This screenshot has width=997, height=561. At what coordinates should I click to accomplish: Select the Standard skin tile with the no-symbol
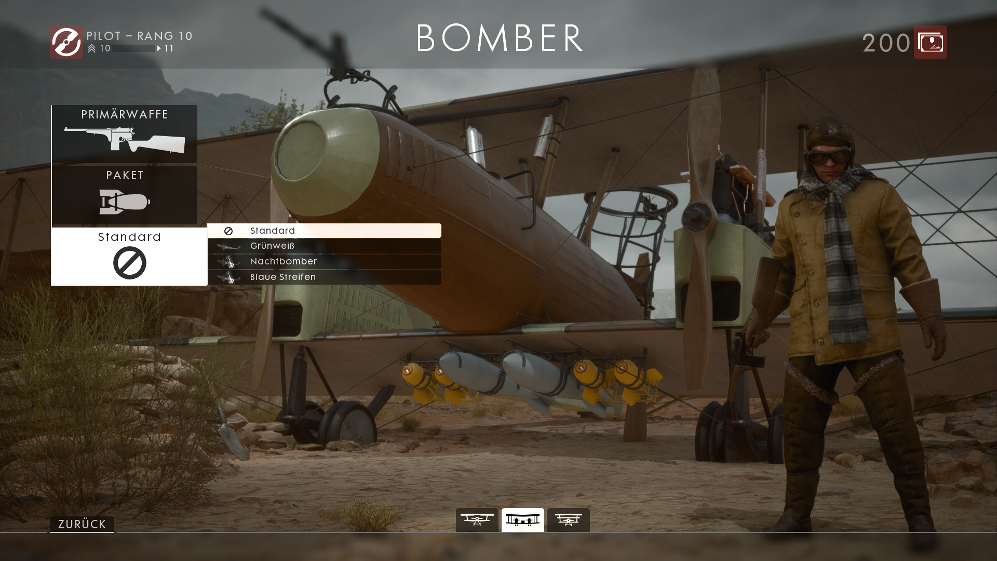(129, 257)
